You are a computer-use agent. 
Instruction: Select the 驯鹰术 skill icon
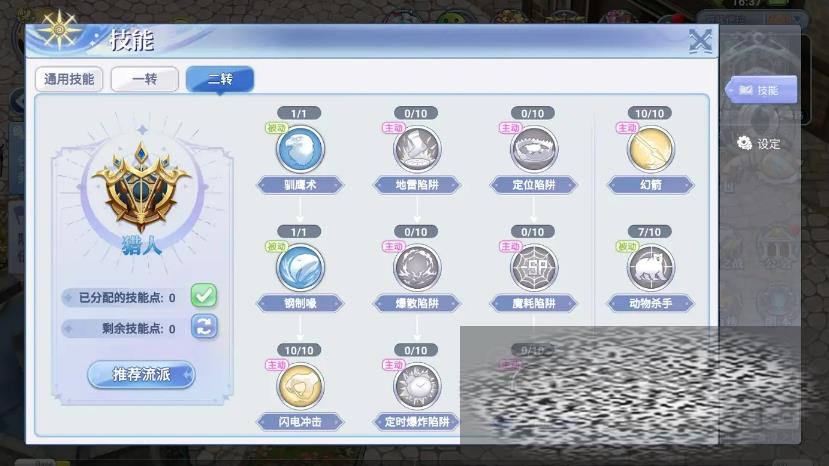click(300, 150)
